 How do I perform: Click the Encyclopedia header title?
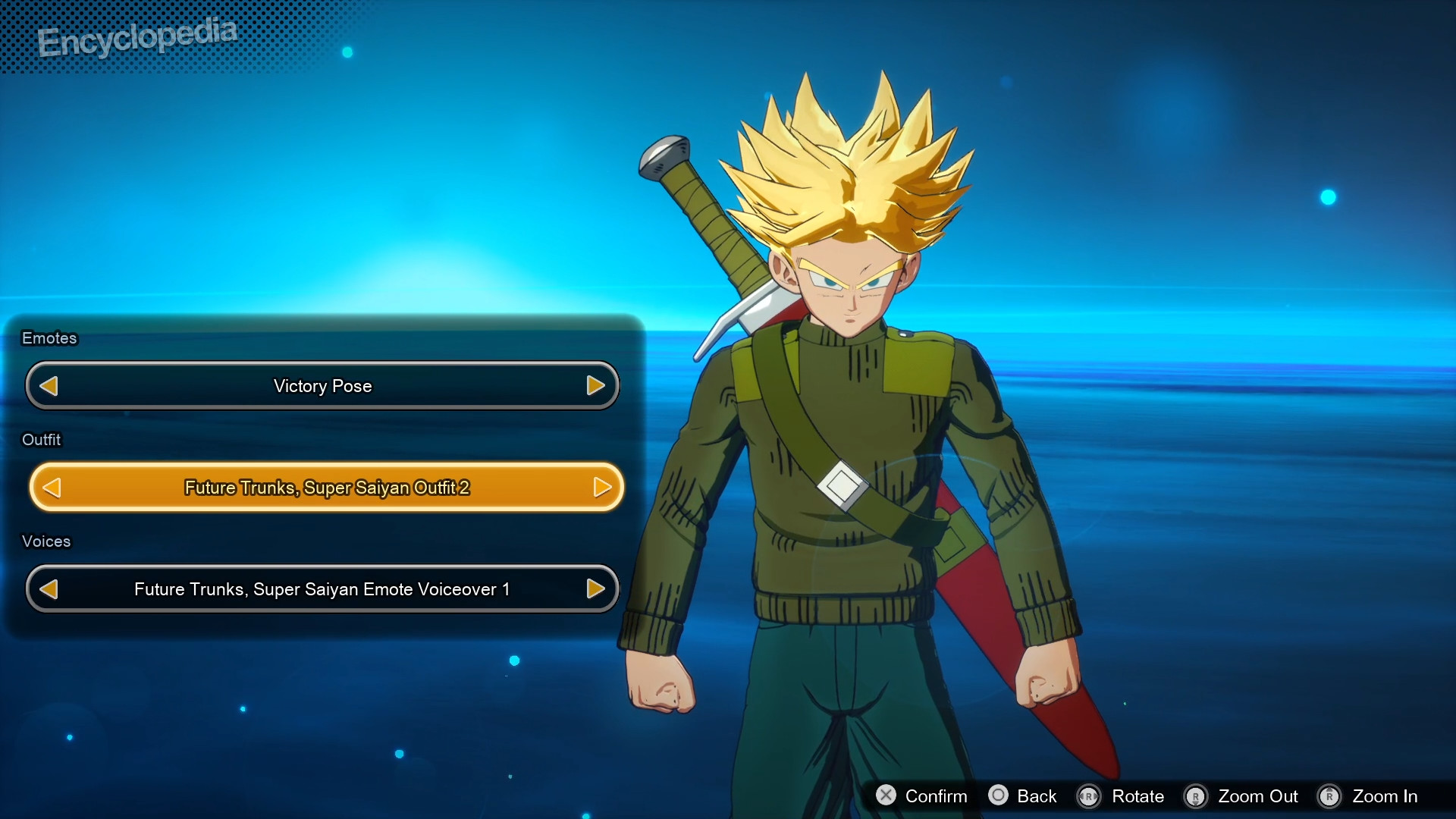(x=138, y=36)
